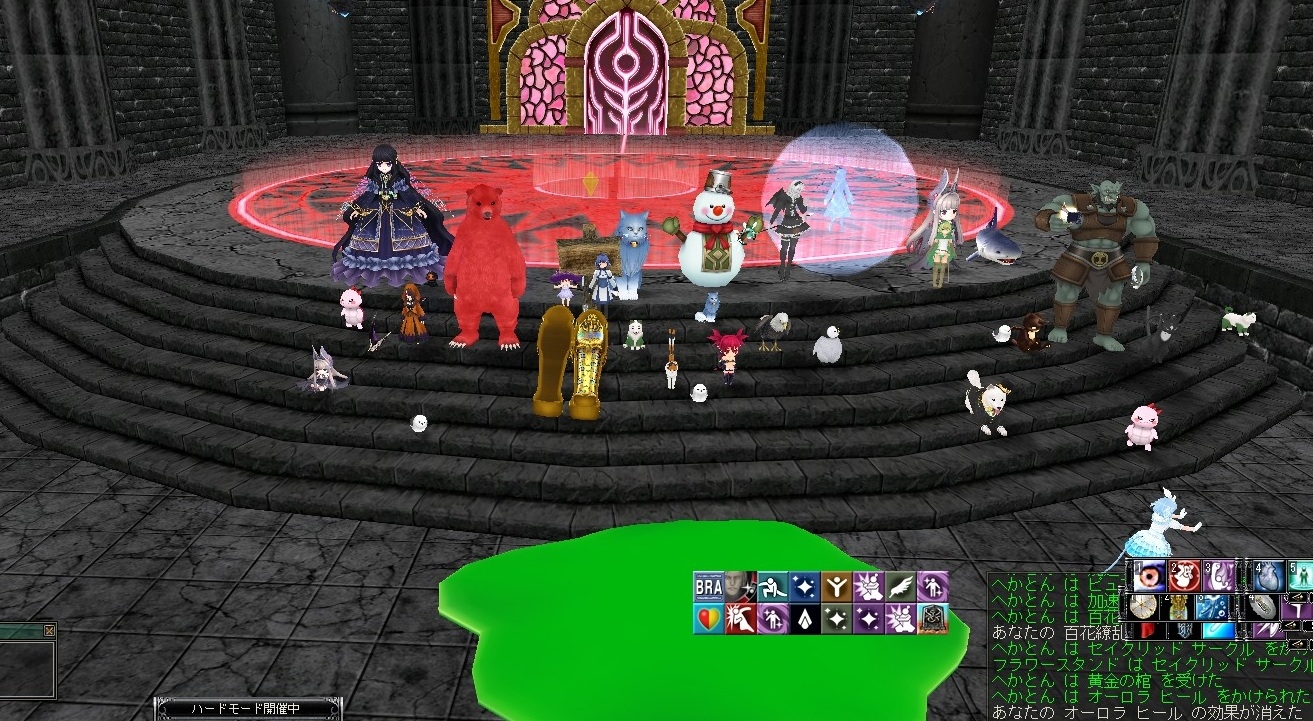Use the clock item on the hotbar
The height and width of the screenshot is (721, 1313).
coord(1144,607)
